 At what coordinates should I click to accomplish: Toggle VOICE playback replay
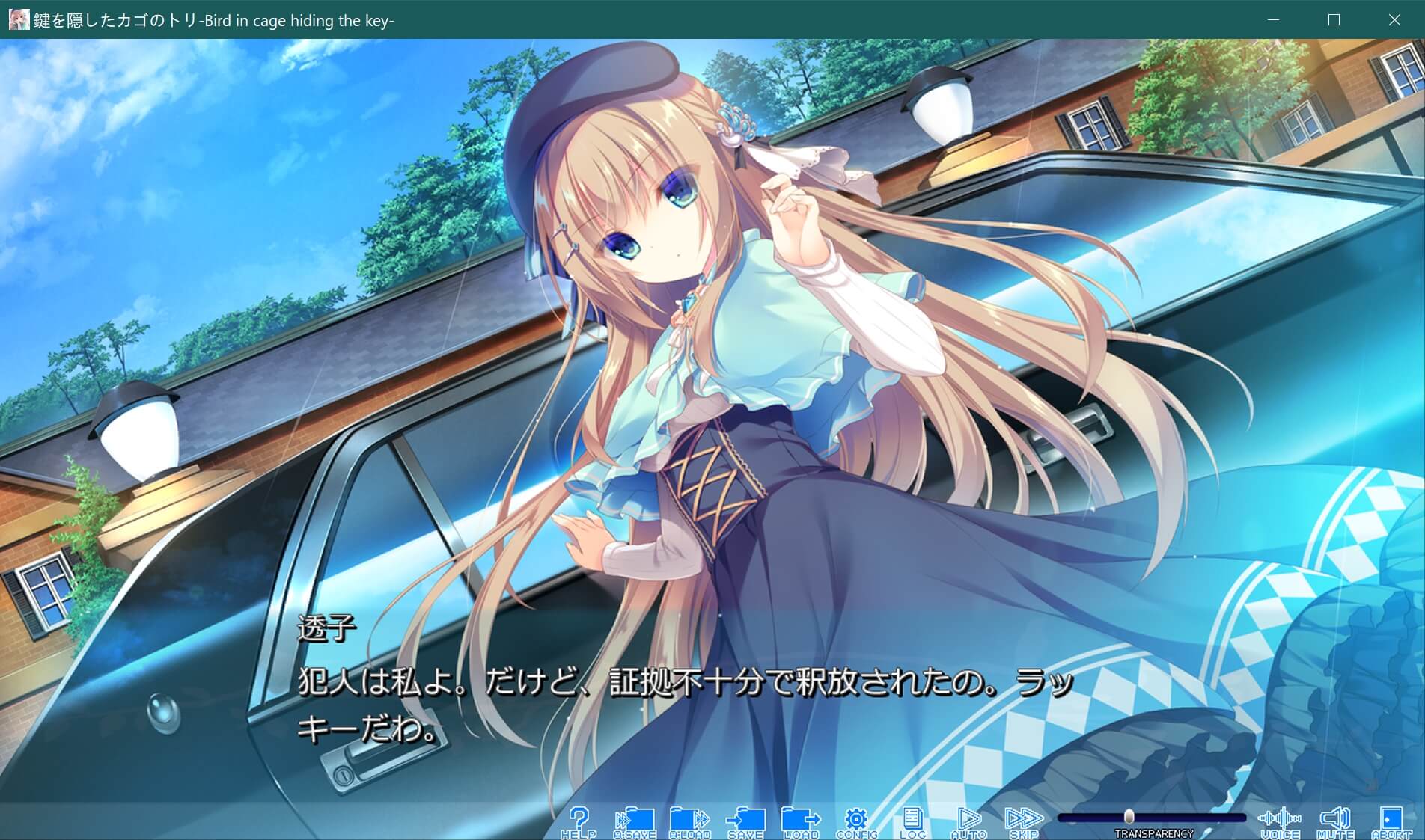[x=1281, y=820]
